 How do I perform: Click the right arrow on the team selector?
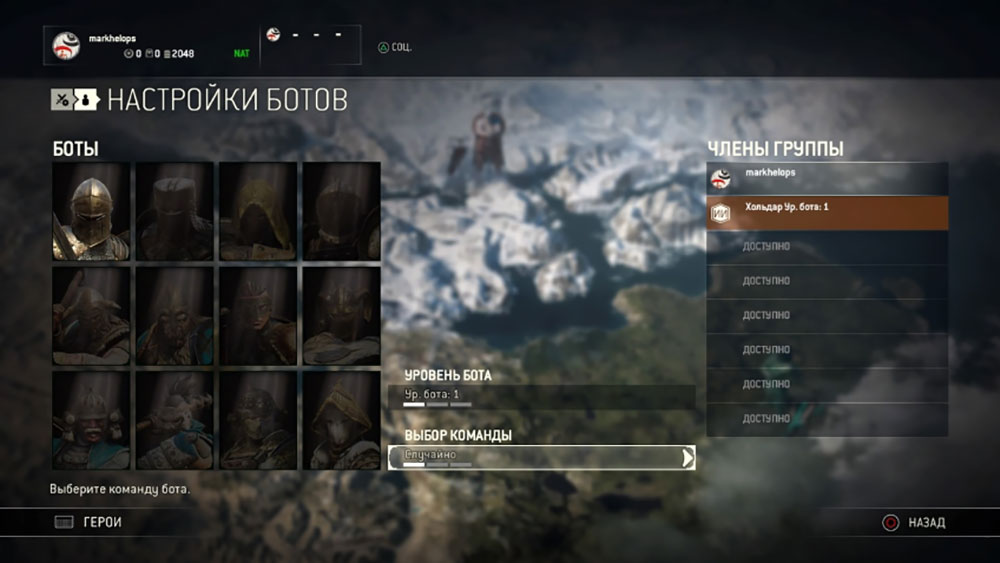point(688,457)
